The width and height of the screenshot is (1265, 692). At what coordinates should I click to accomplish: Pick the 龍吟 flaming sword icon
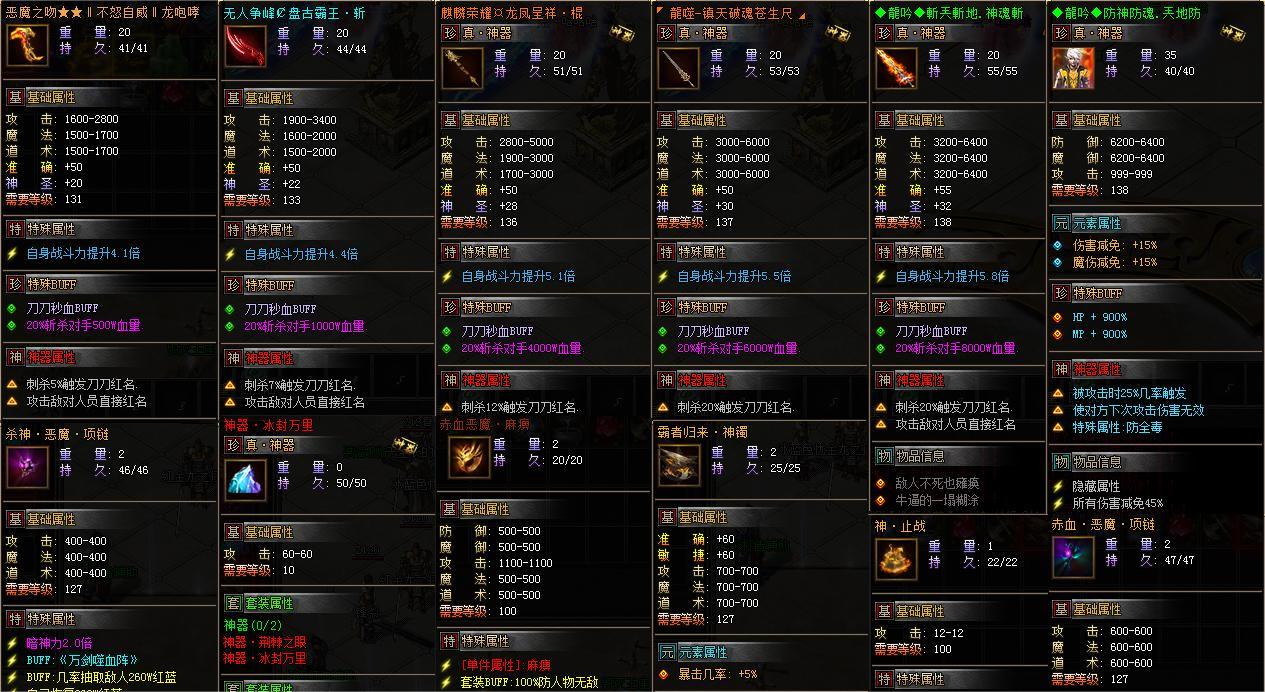coord(896,68)
